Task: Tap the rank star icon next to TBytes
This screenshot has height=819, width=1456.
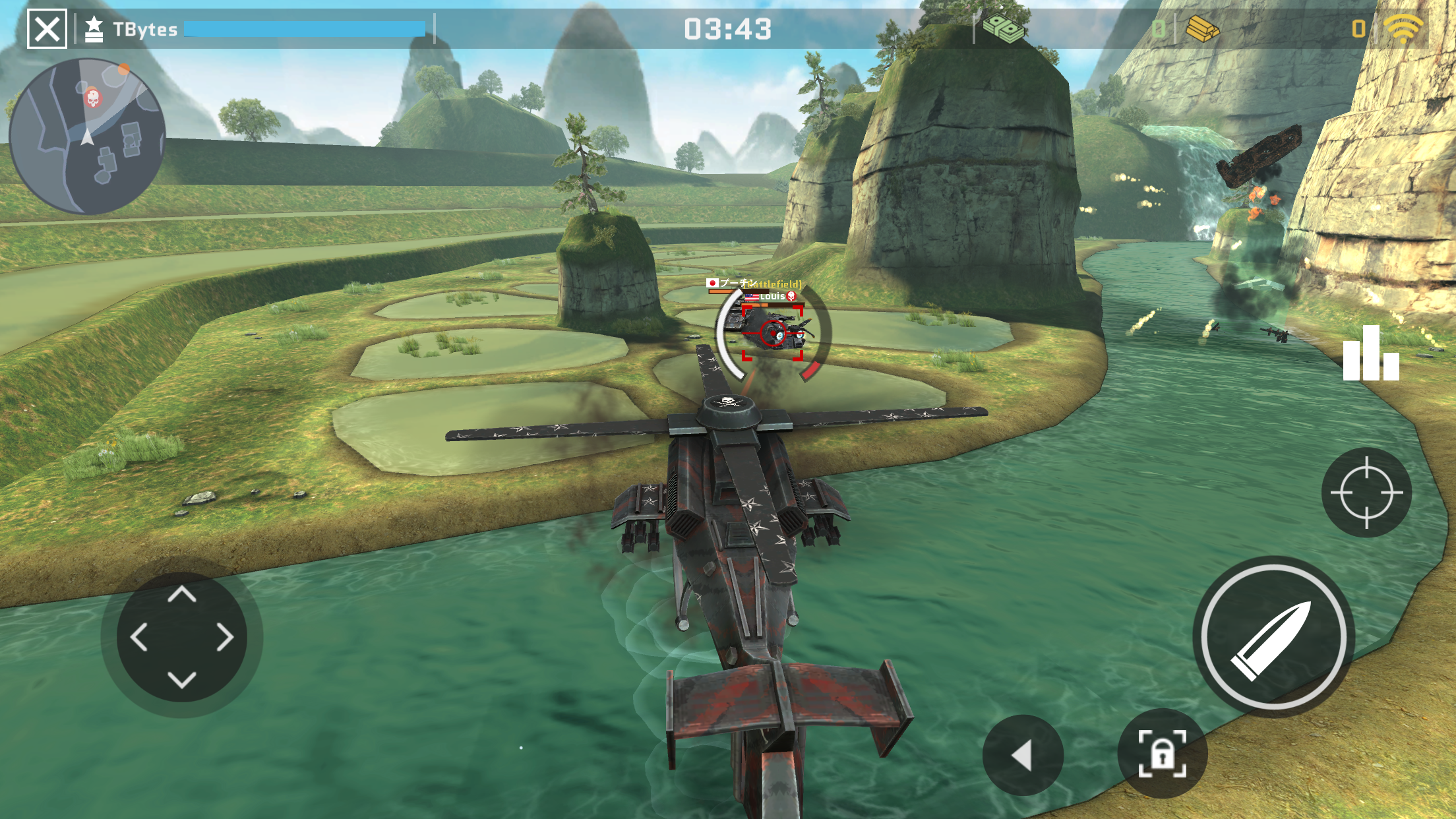Action: pyautogui.click(x=94, y=26)
